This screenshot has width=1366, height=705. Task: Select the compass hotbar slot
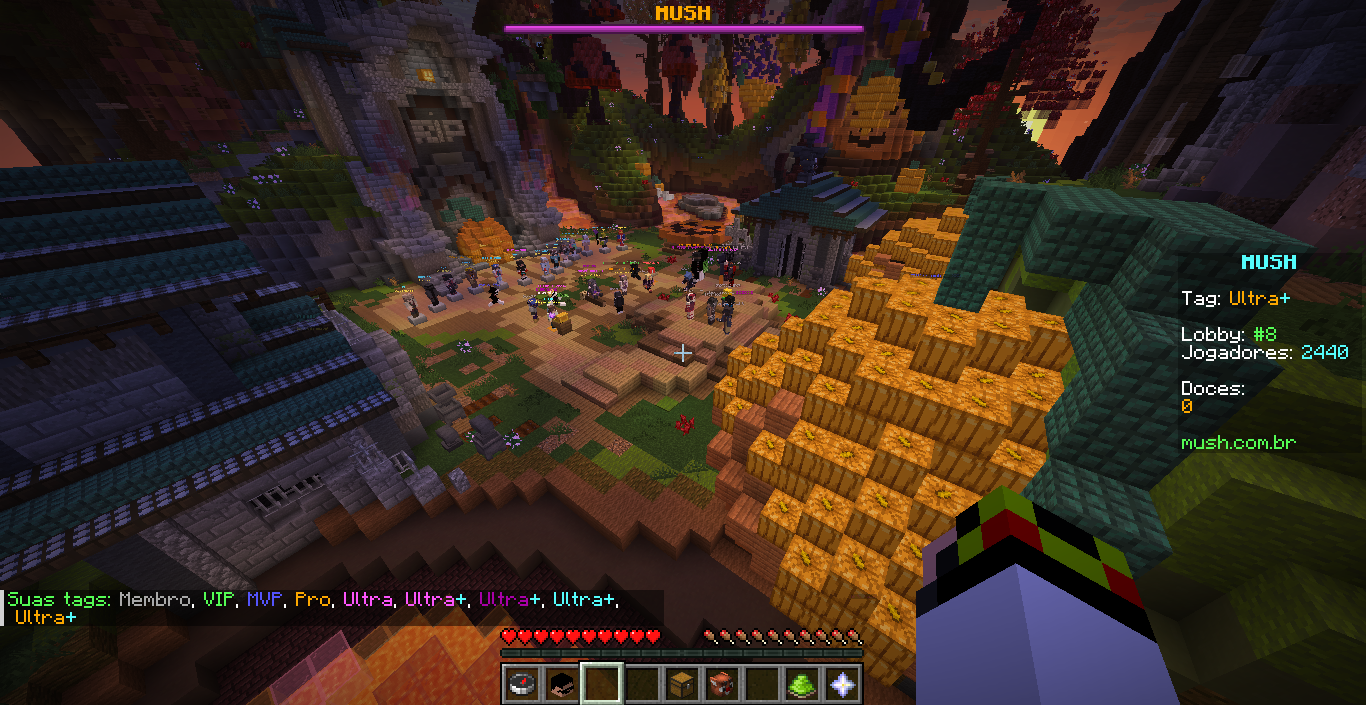click(x=522, y=684)
